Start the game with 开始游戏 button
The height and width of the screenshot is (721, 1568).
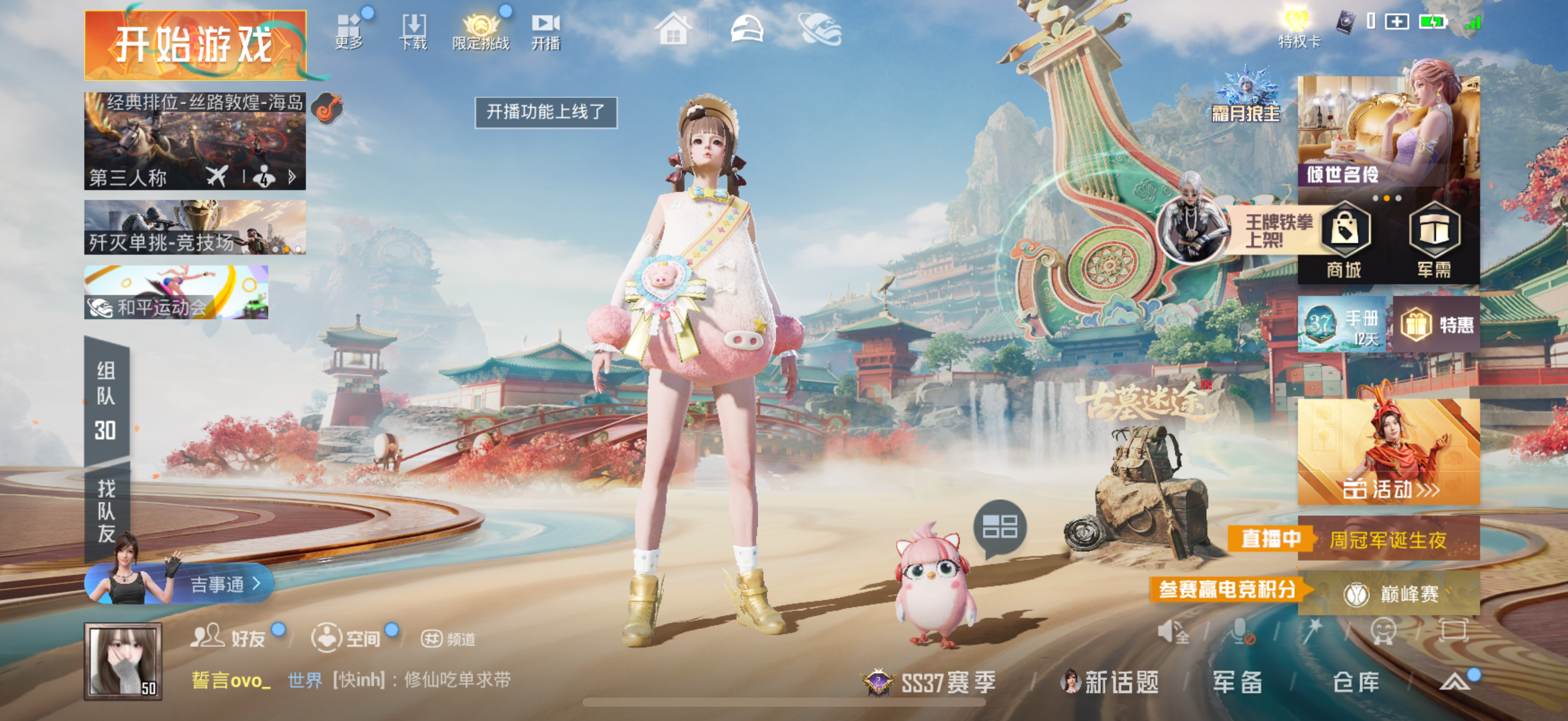click(x=195, y=45)
